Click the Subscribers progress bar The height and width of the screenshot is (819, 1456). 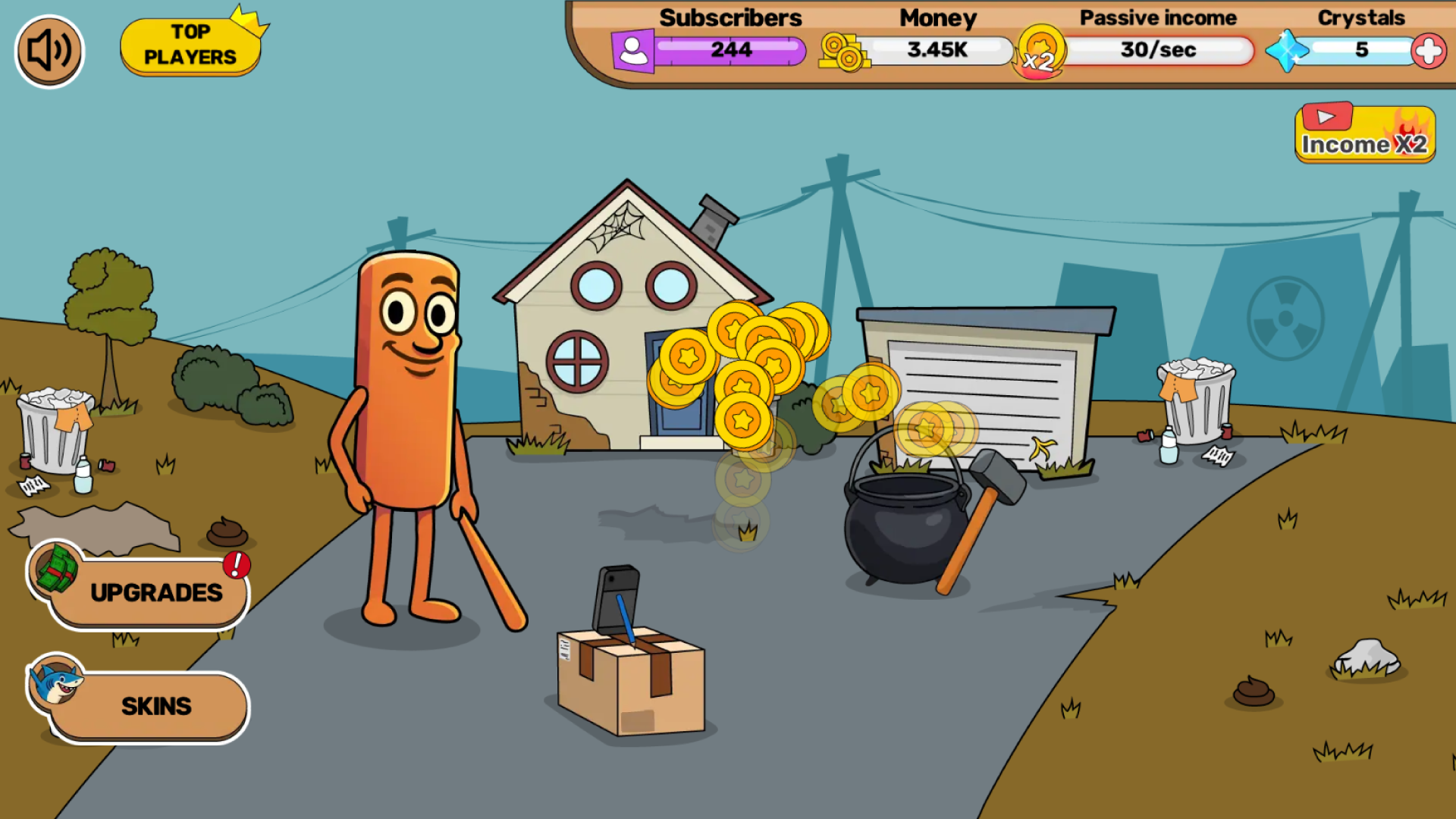(x=732, y=51)
